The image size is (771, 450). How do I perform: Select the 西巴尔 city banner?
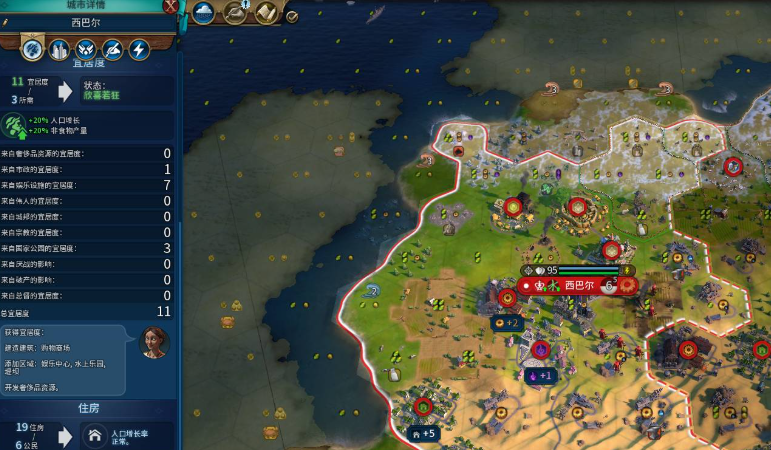pos(578,285)
